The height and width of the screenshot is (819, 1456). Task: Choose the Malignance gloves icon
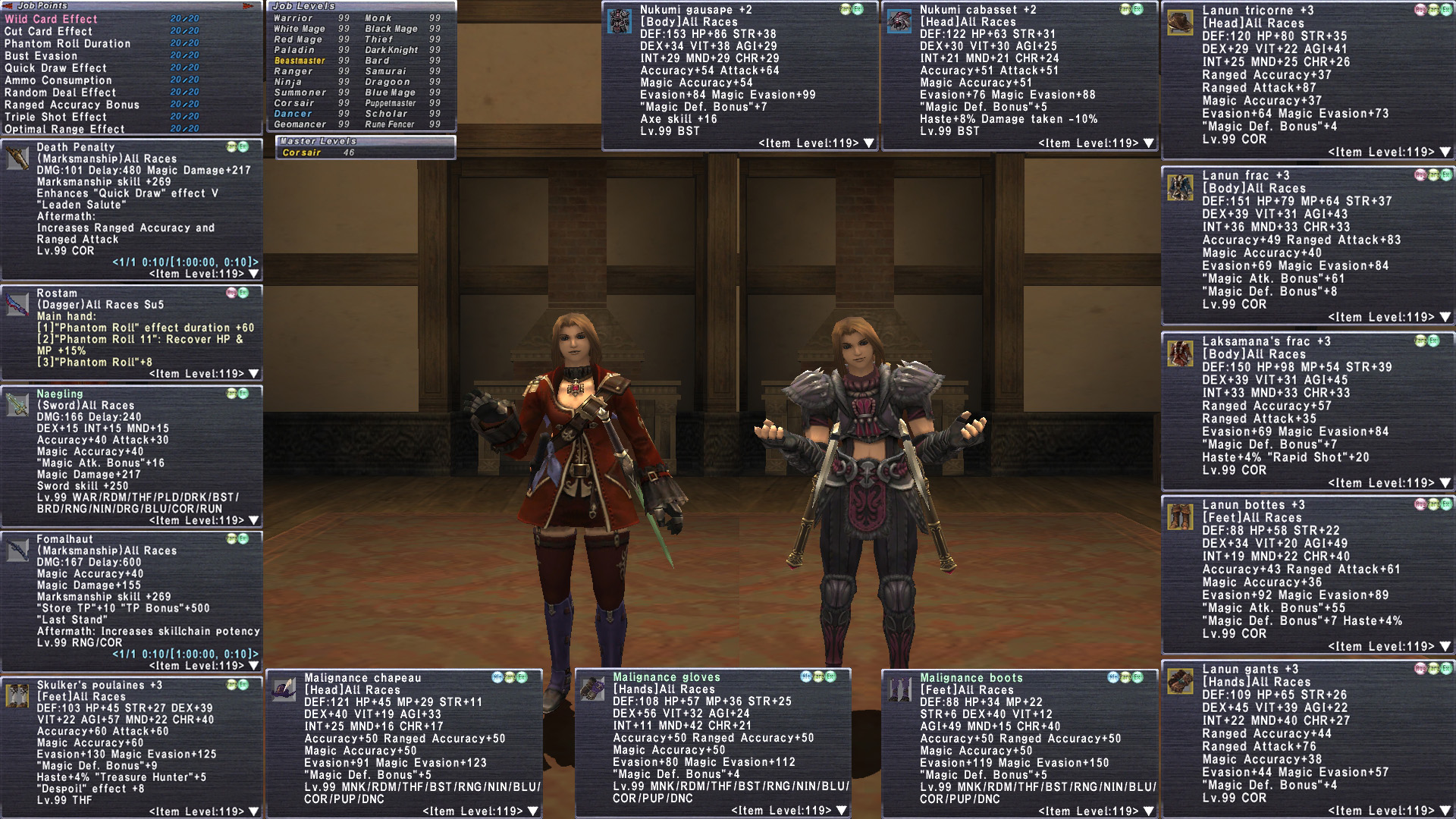pyautogui.click(x=593, y=689)
